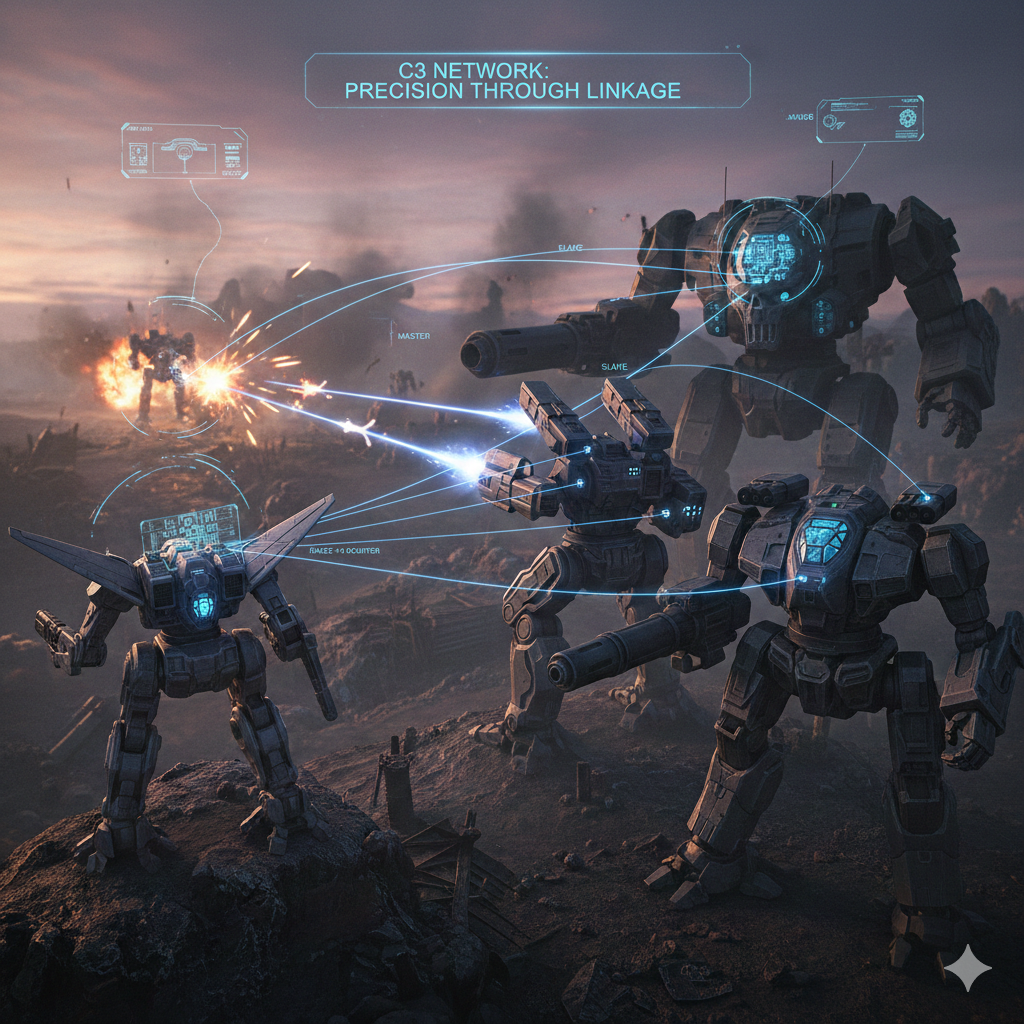Open the top-left holographic schematic panel
1024x1024 pixels.
click(x=184, y=151)
